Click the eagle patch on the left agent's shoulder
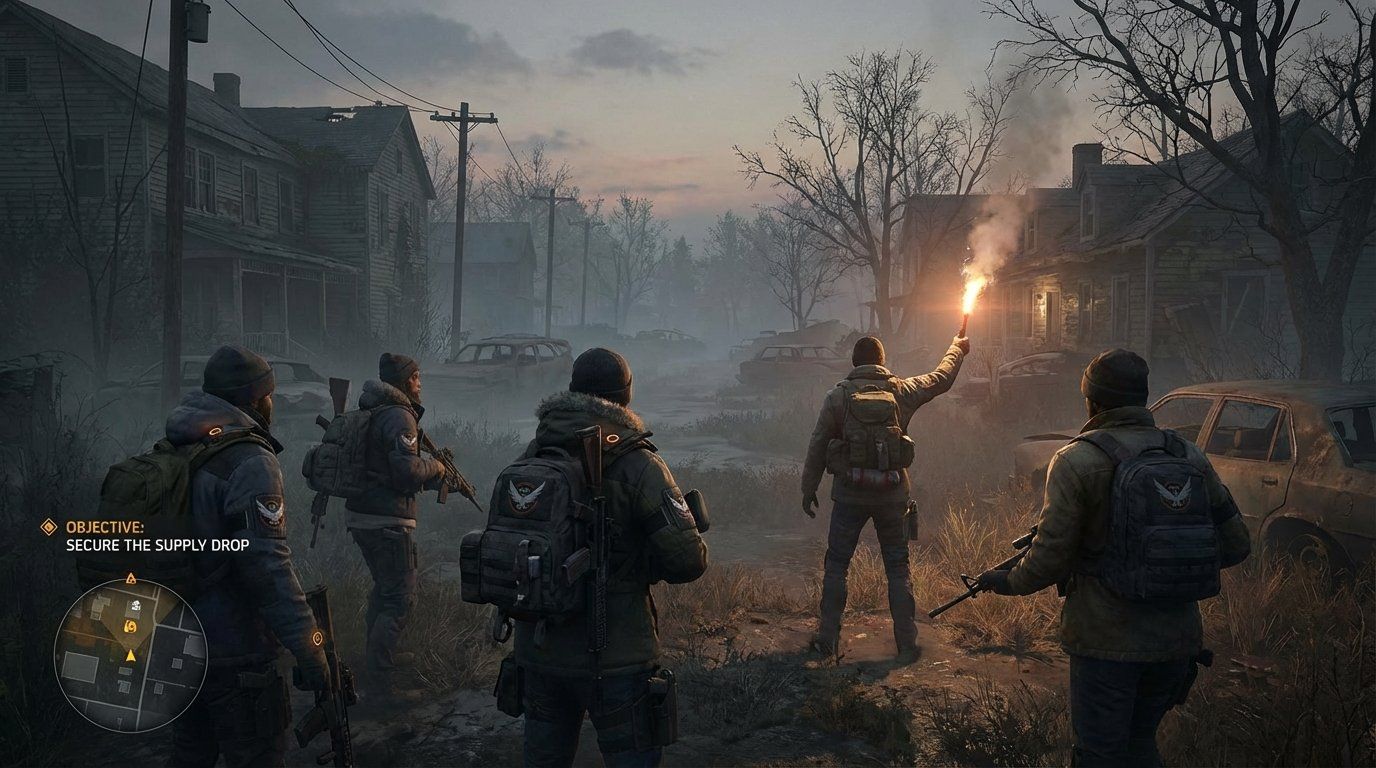Viewport: 1376px width, 768px height. coord(268,508)
